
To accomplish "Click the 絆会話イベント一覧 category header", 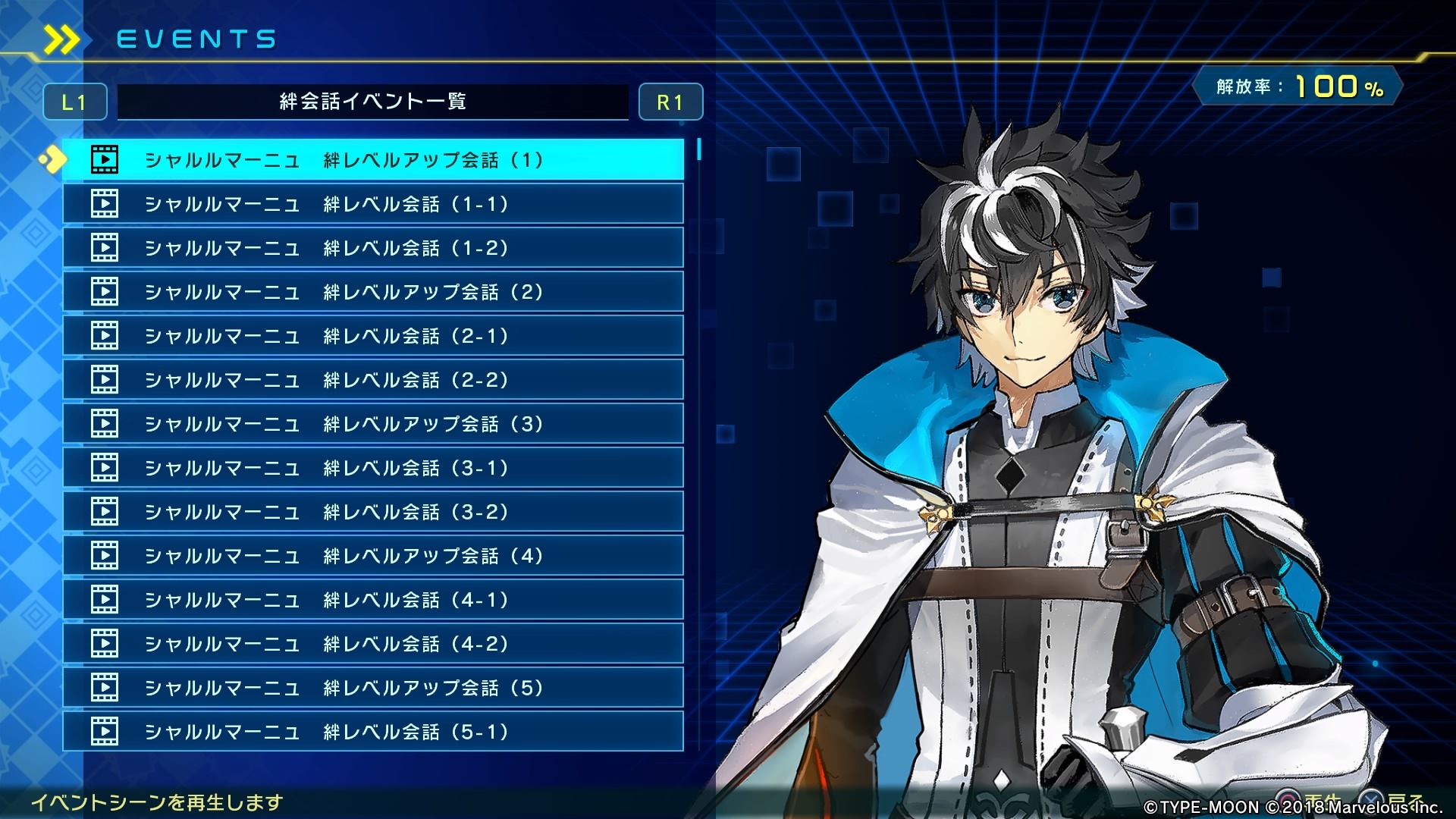I will coord(372,102).
